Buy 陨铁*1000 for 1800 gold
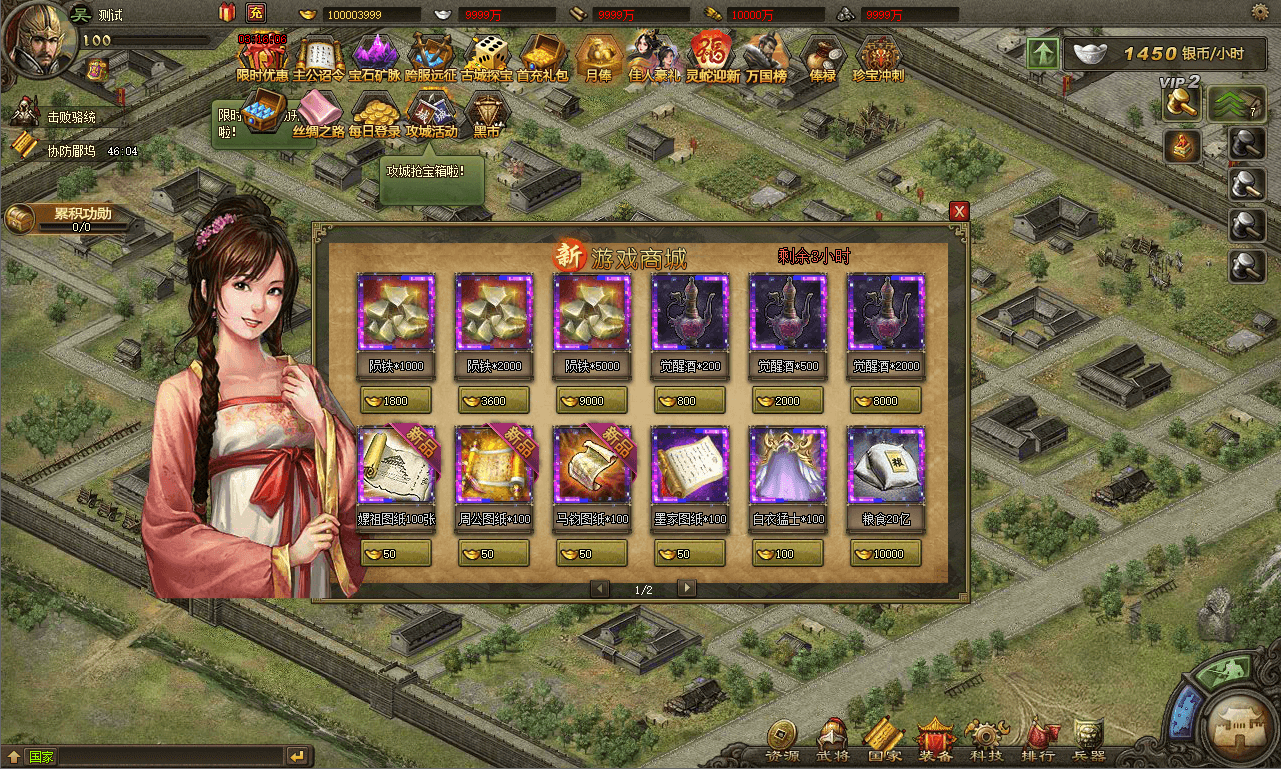This screenshot has width=1281, height=769. (396, 401)
